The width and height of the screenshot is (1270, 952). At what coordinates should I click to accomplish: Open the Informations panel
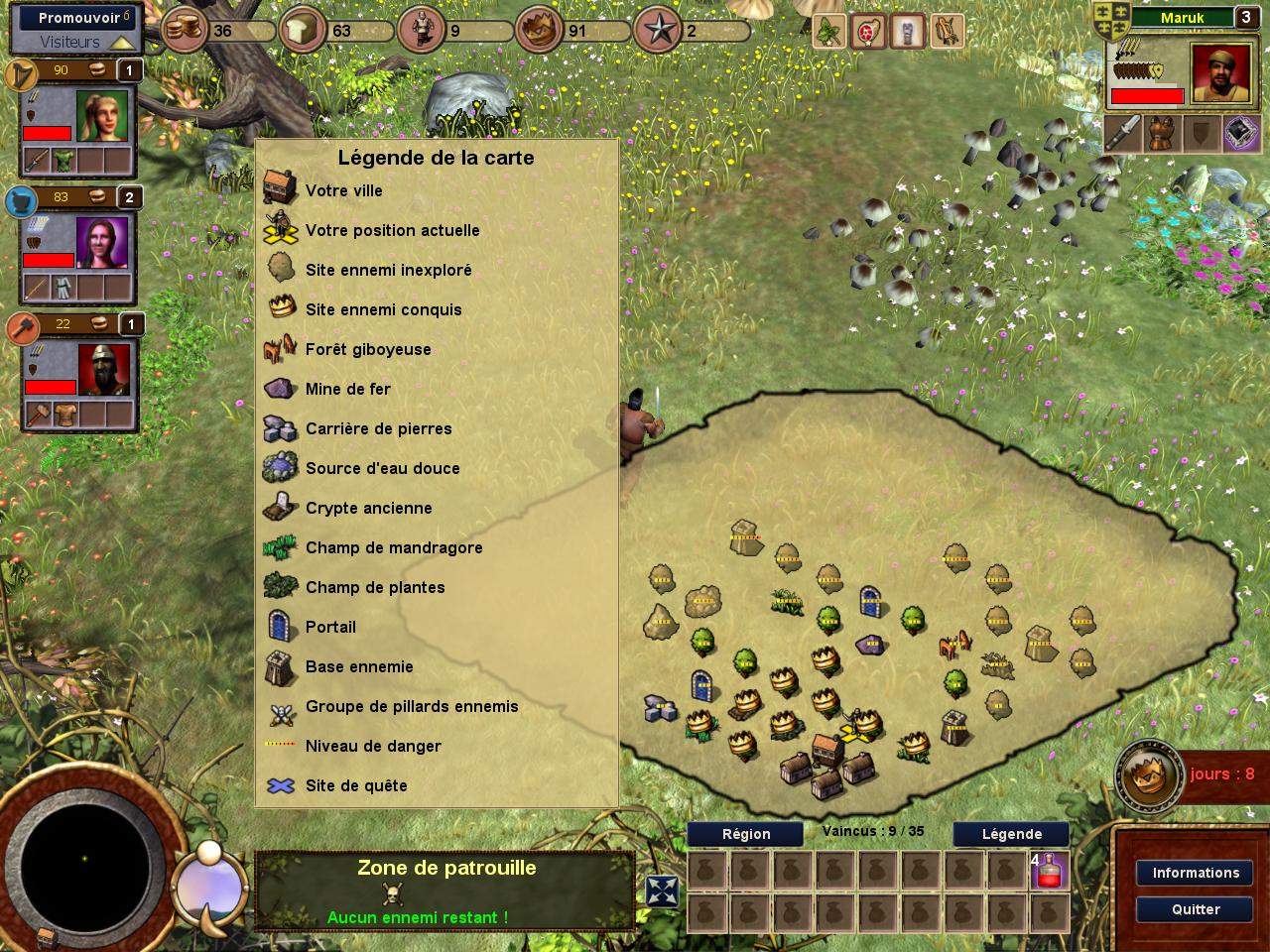click(x=1195, y=873)
